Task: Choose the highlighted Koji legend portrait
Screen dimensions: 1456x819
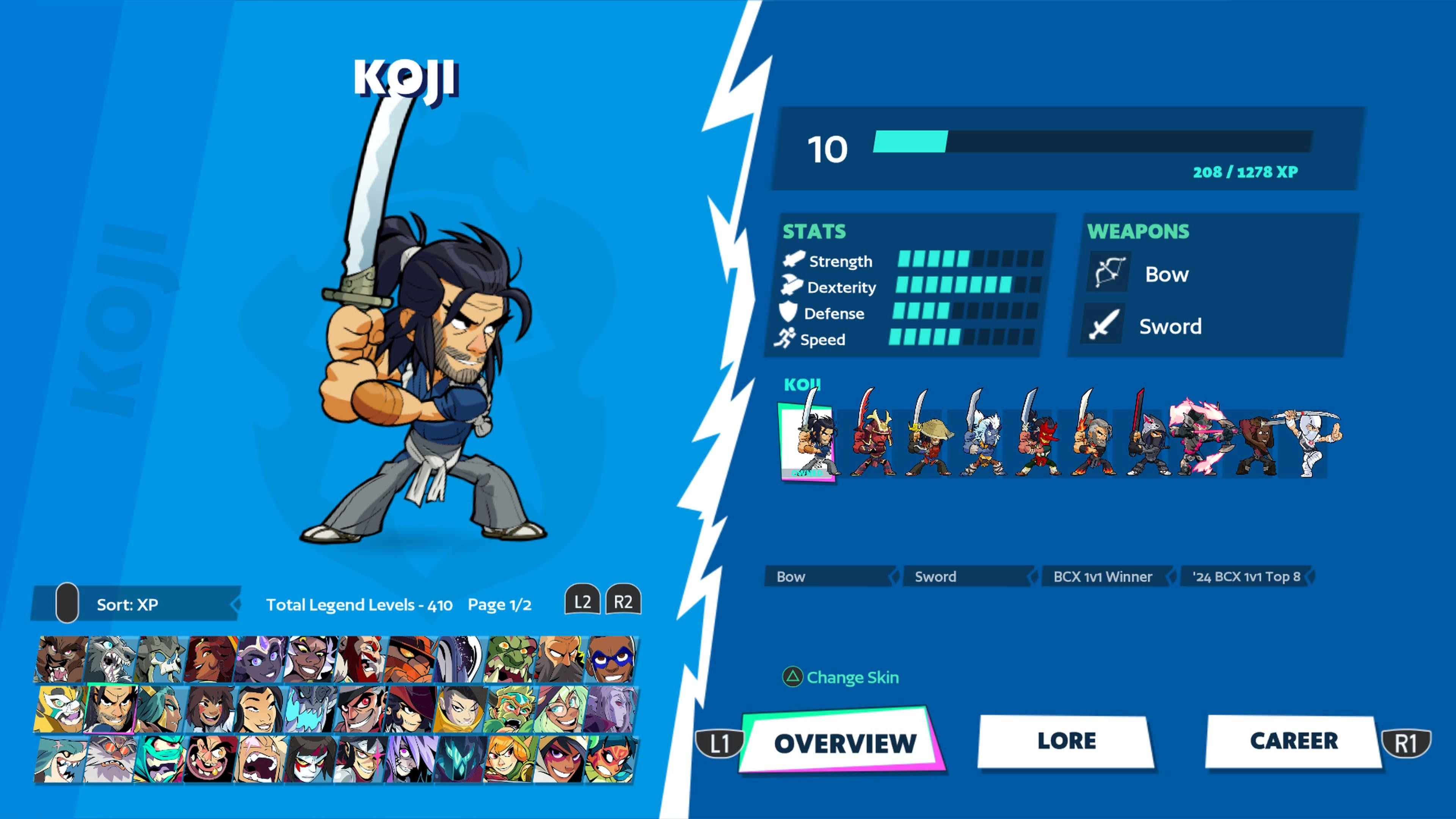Action: tap(111, 709)
